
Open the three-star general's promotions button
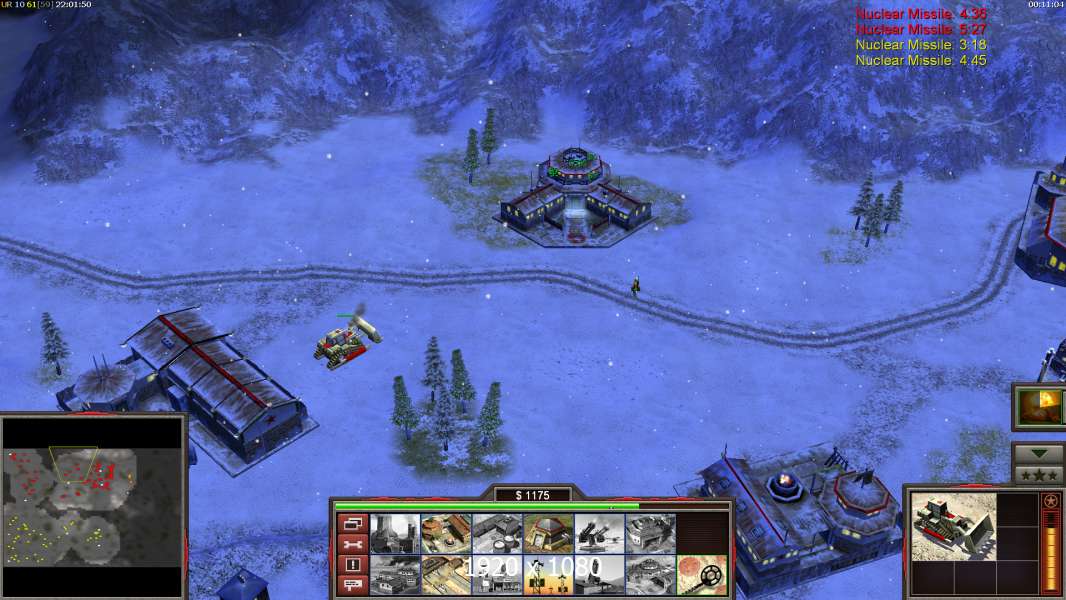point(1037,474)
